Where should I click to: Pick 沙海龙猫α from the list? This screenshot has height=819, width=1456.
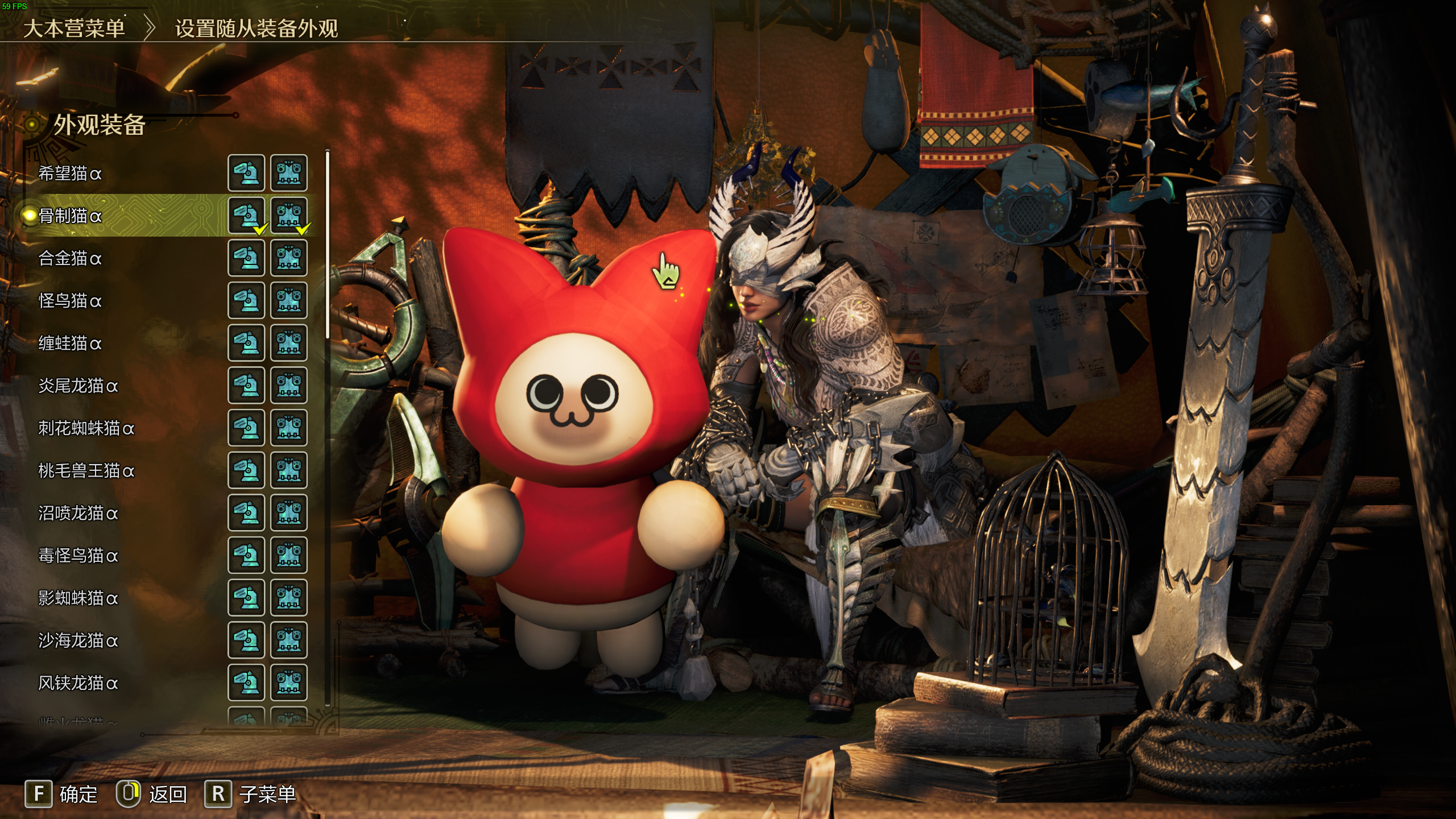point(78,640)
